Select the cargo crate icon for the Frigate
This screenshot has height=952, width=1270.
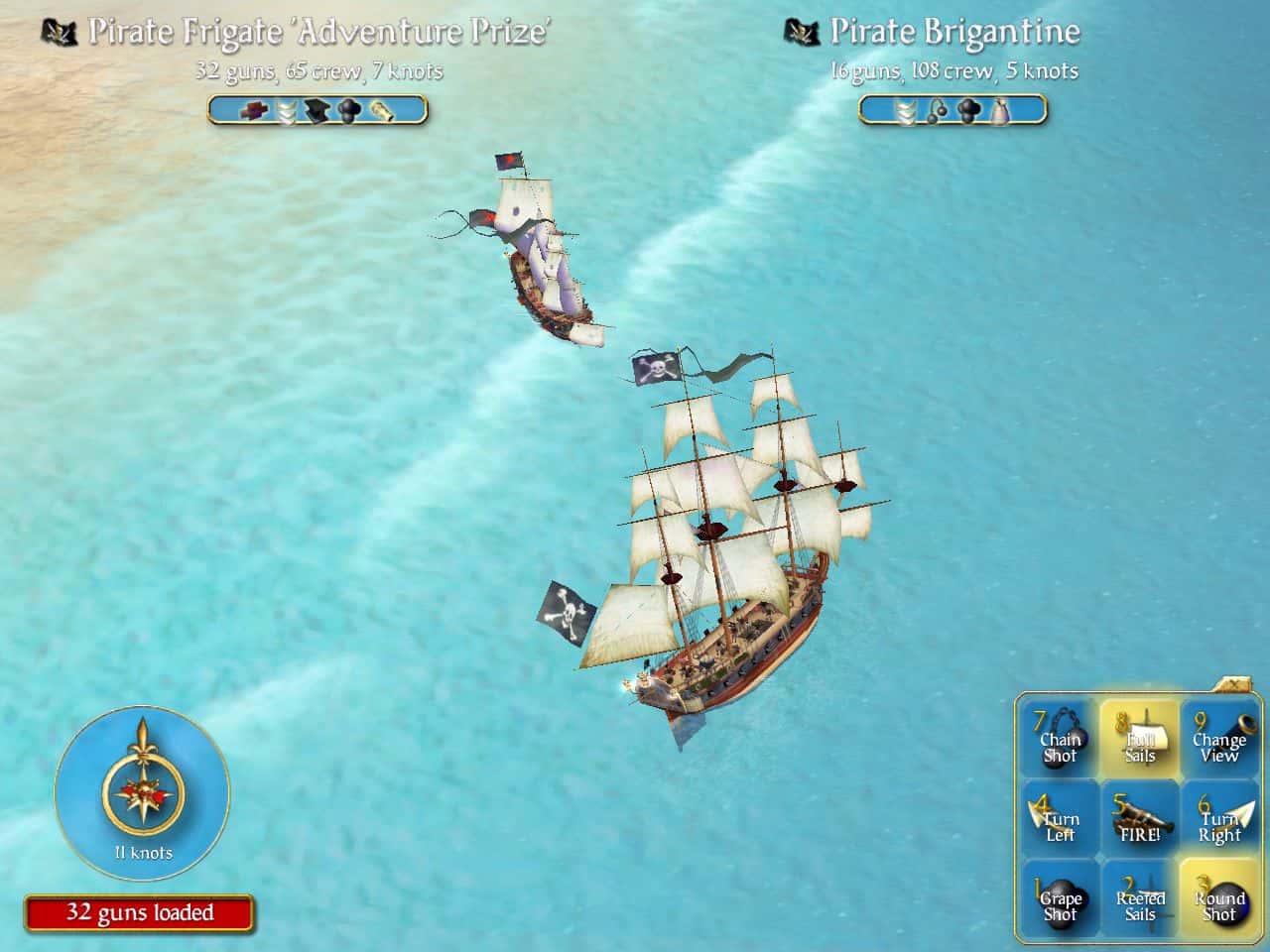253,111
